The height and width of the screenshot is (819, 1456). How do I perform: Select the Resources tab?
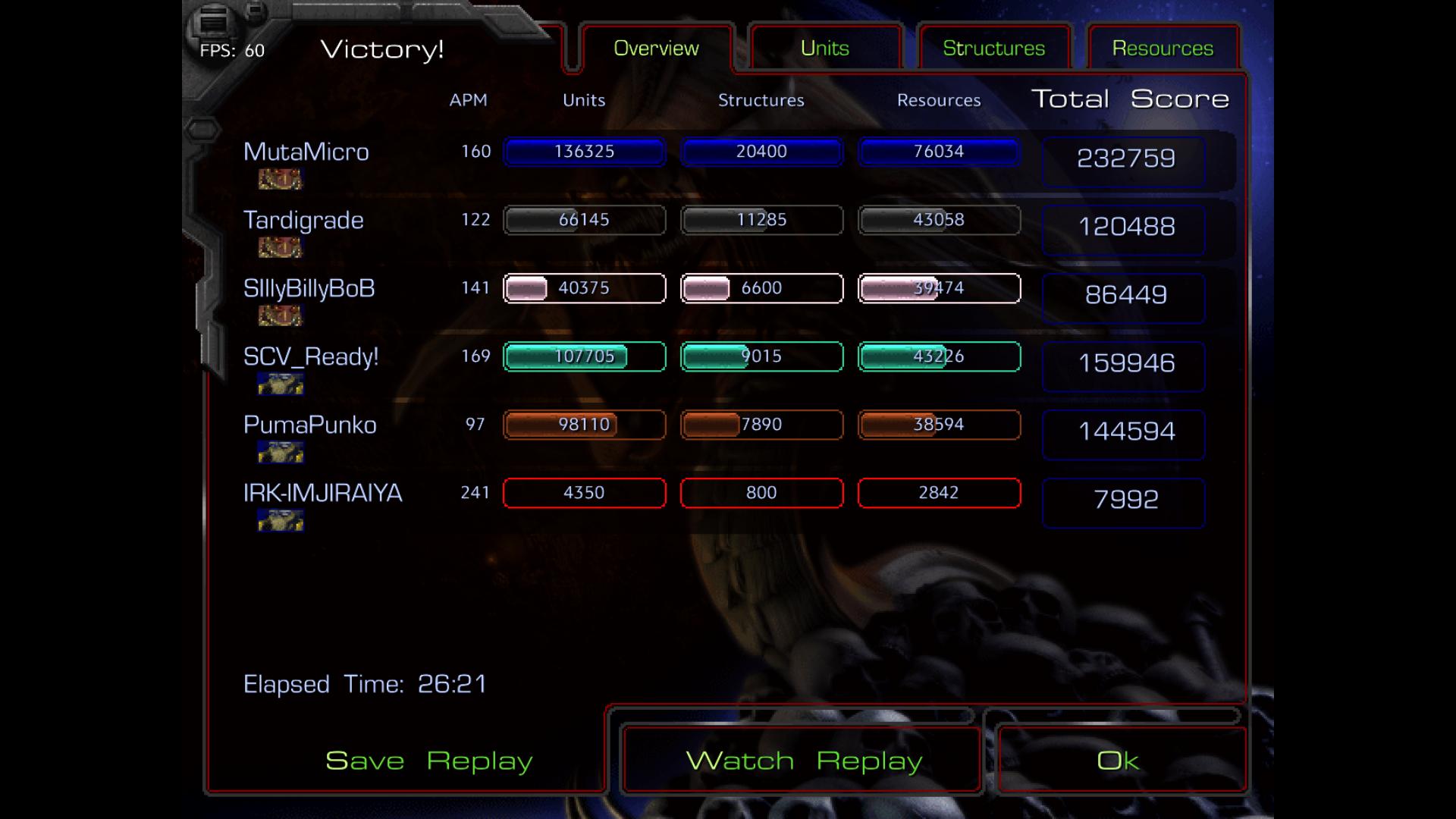(1163, 49)
